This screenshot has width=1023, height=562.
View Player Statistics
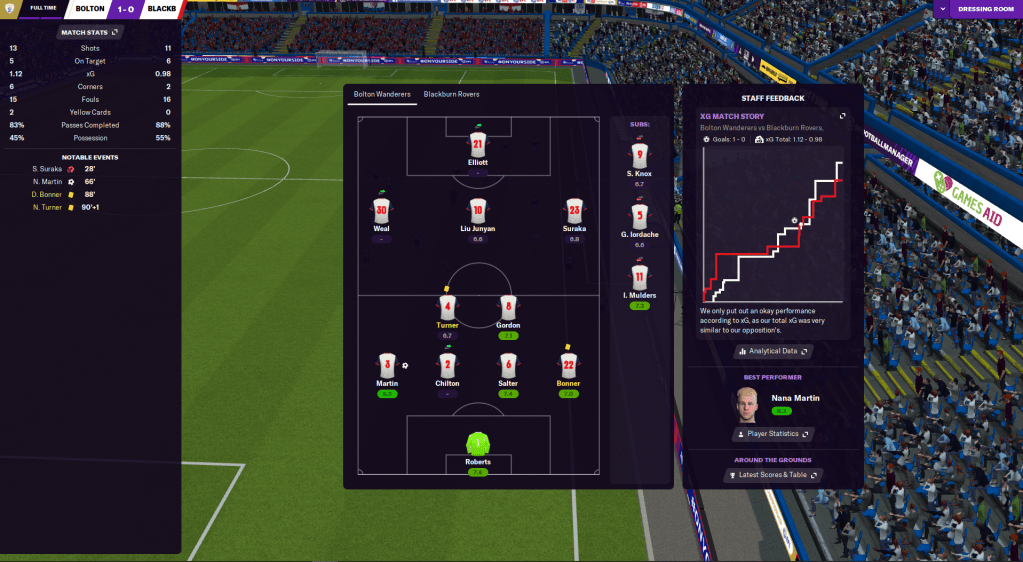[773, 434]
